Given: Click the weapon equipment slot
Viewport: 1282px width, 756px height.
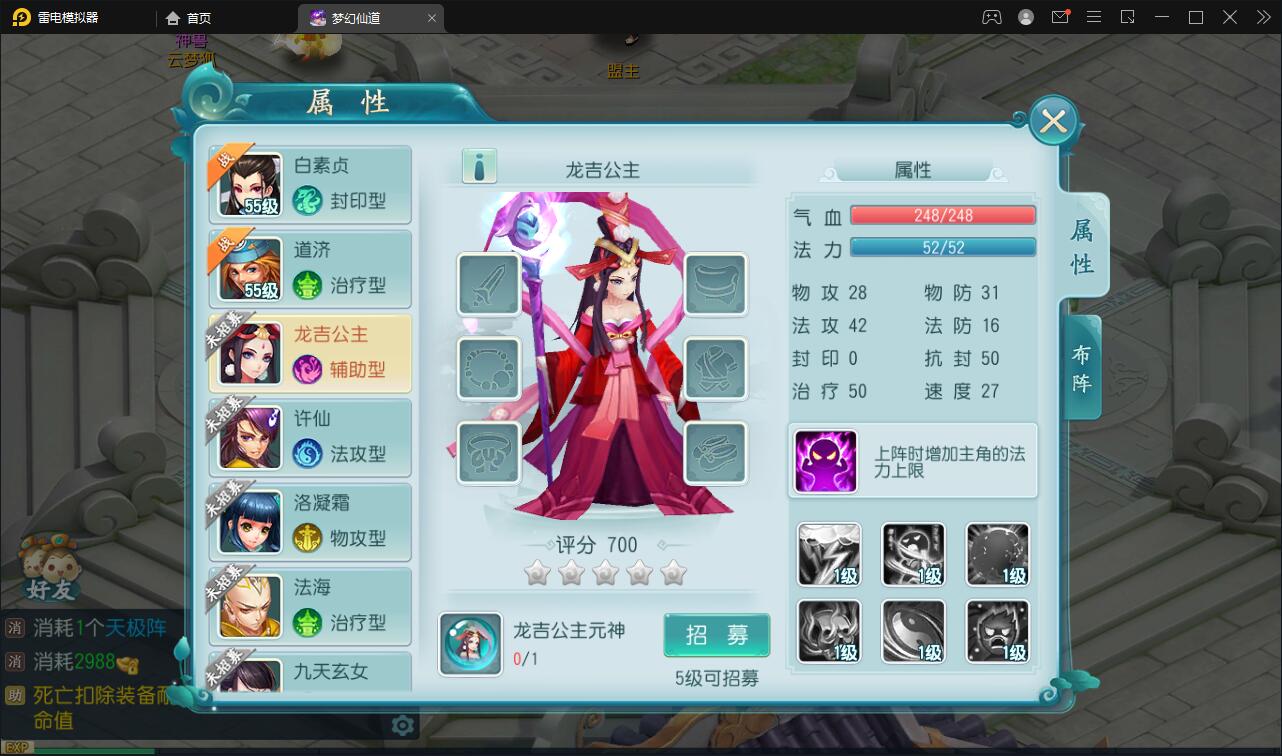Looking at the screenshot, I should pyautogui.click(x=488, y=285).
